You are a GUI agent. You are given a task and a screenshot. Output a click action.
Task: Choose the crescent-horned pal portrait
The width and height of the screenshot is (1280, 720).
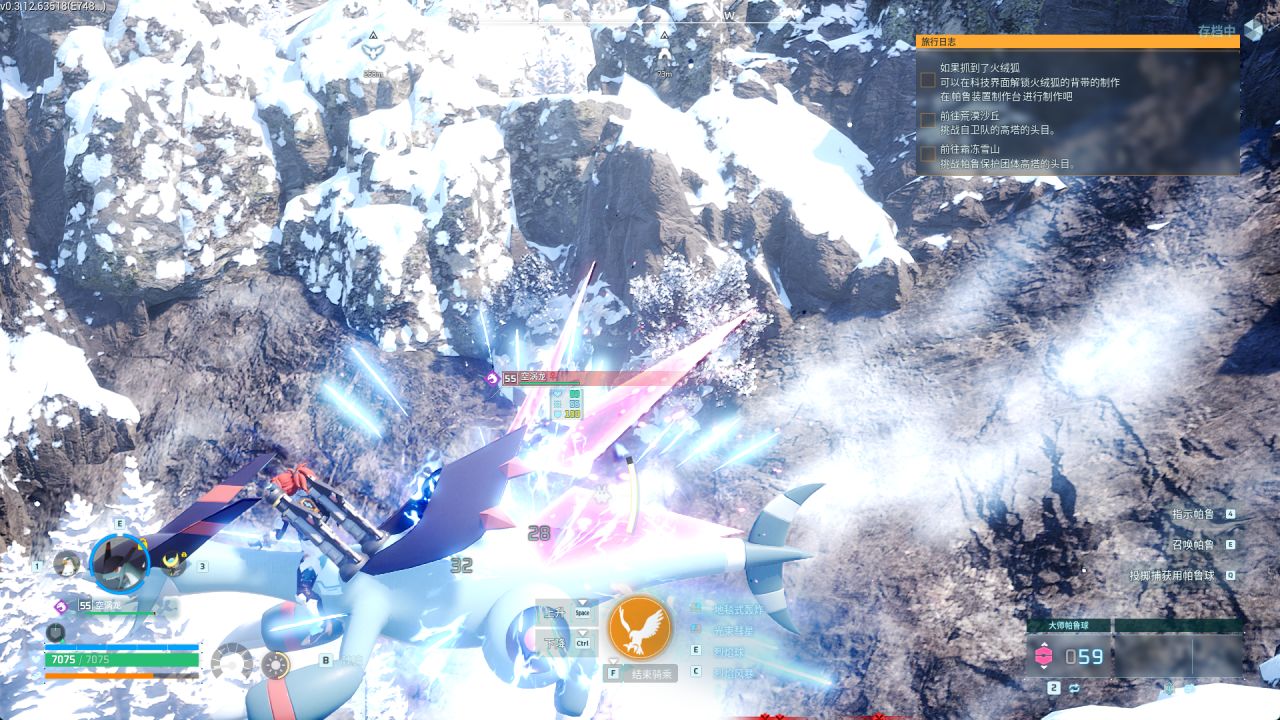(x=174, y=564)
